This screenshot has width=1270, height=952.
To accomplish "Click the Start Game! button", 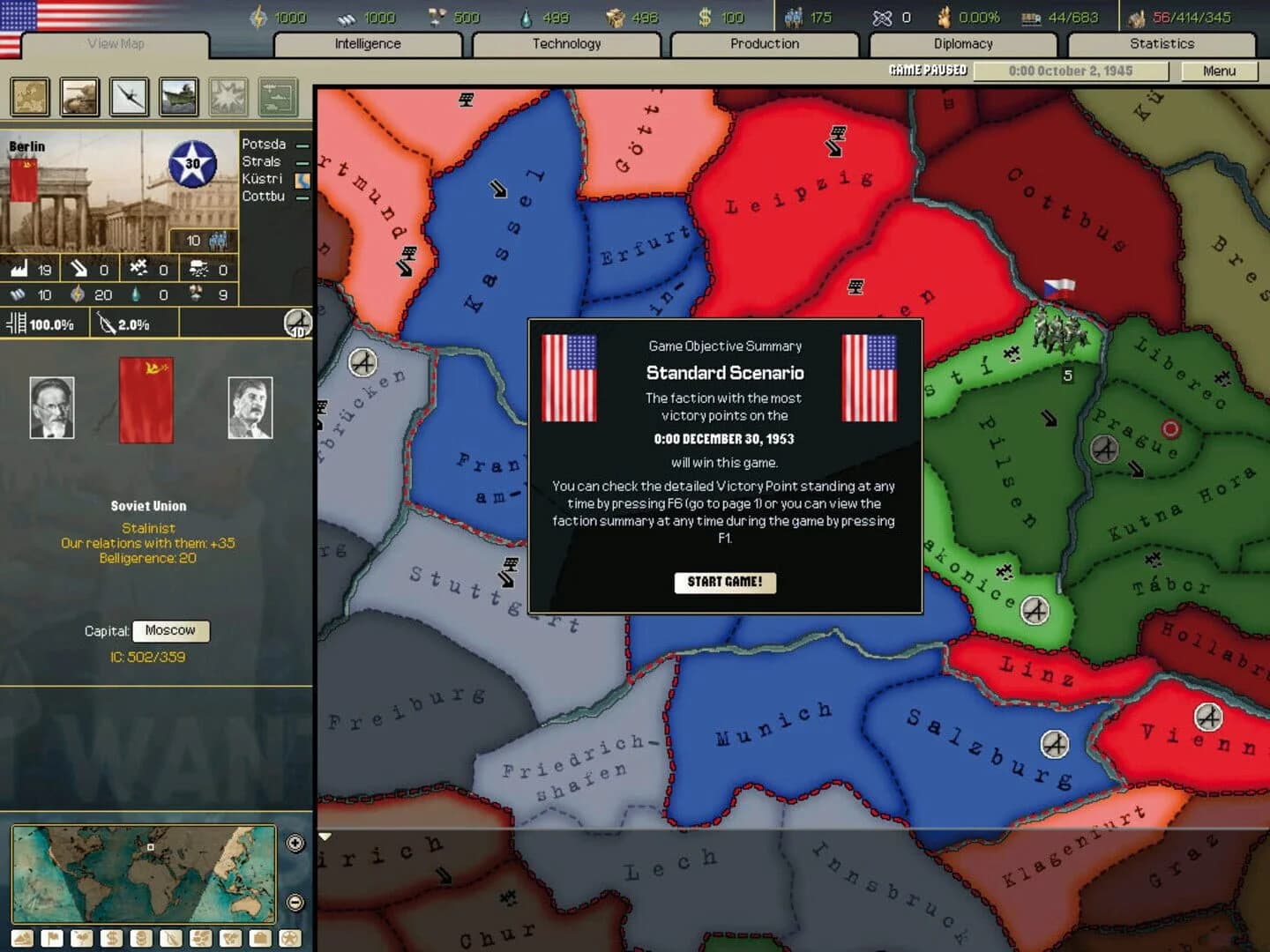I will (x=725, y=582).
